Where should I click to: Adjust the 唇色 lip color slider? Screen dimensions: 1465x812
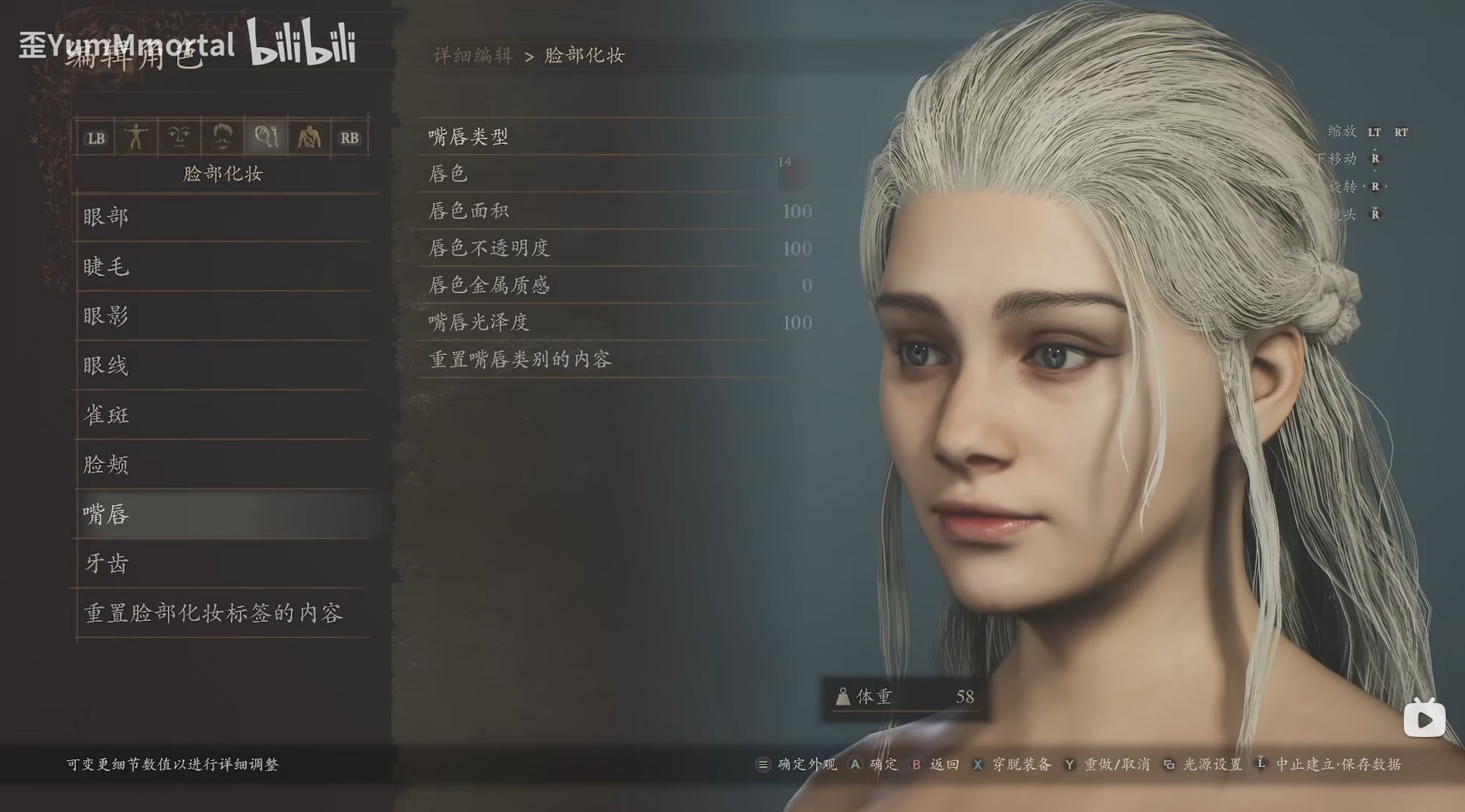point(611,174)
